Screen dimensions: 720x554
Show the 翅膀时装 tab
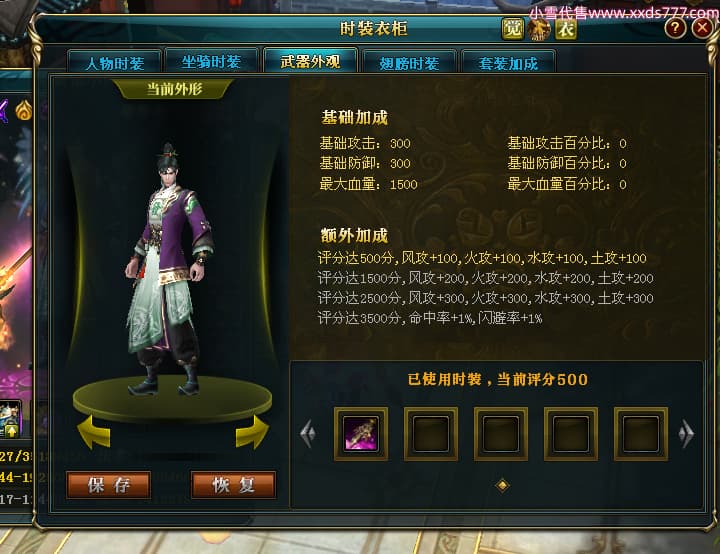pyautogui.click(x=409, y=63)
